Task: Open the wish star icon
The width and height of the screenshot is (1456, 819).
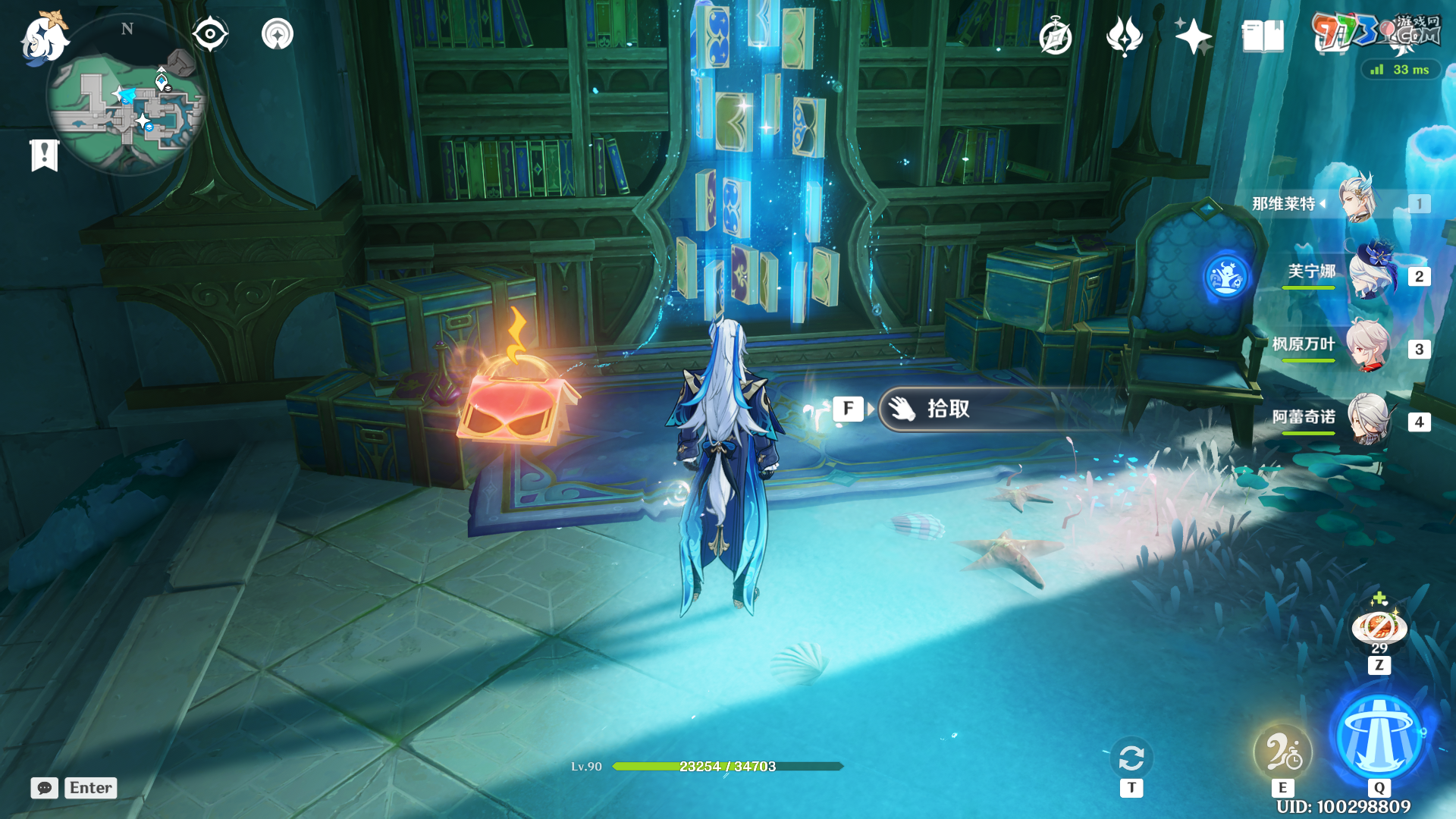Action: click(1193, 36)
